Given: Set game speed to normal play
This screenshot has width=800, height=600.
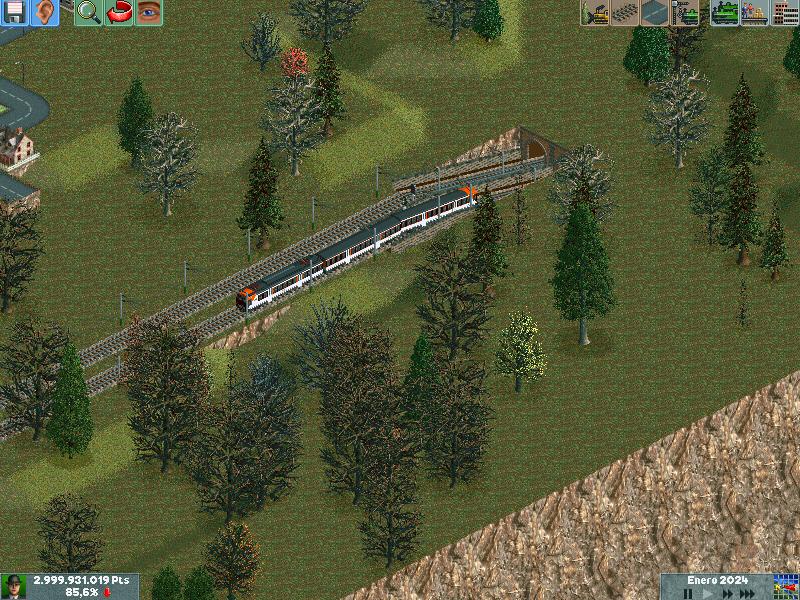Looking at the screenshot, I should (x=707, y=593).
